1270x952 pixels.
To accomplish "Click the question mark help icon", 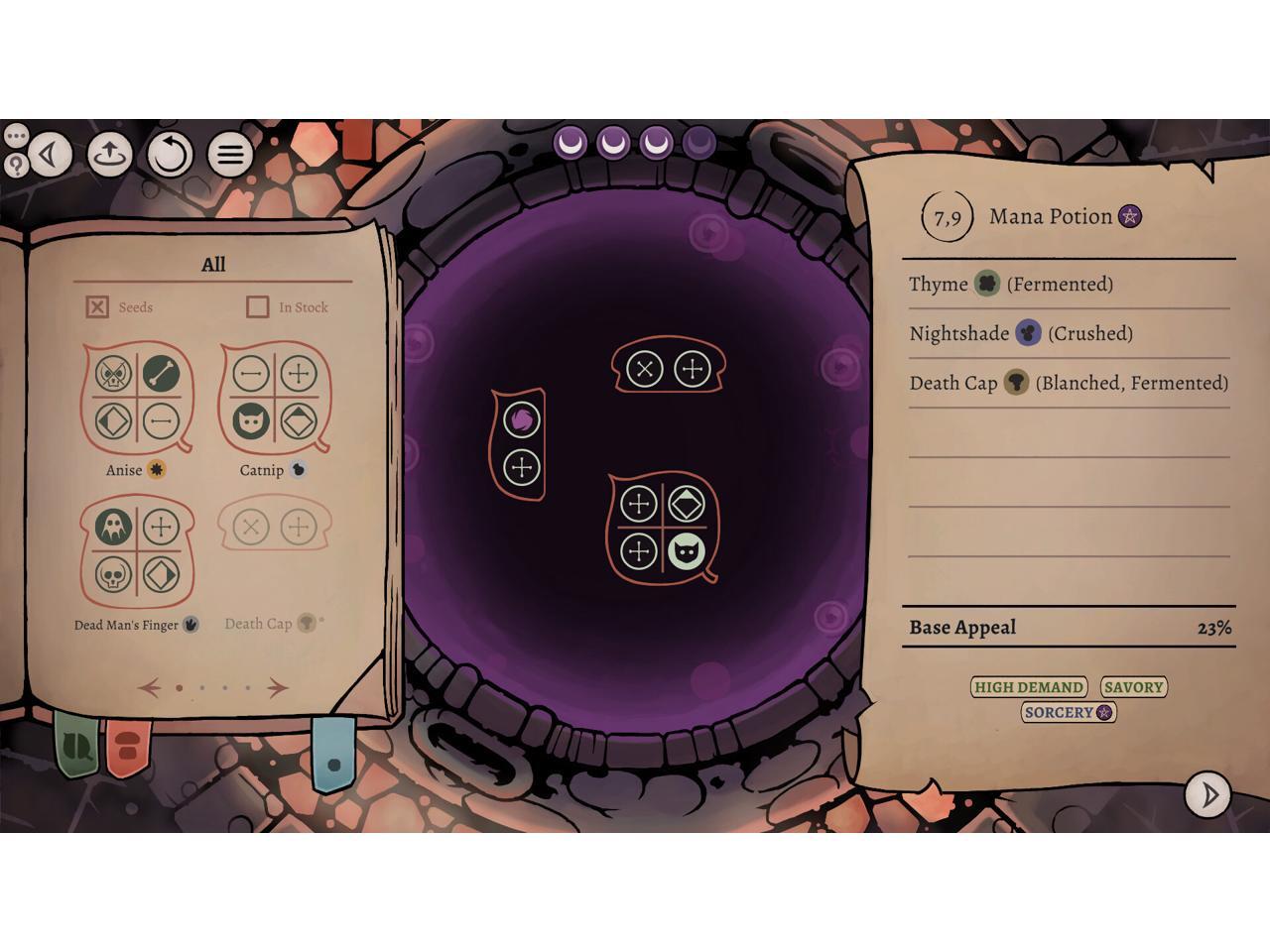I will [x=16, y=164].
